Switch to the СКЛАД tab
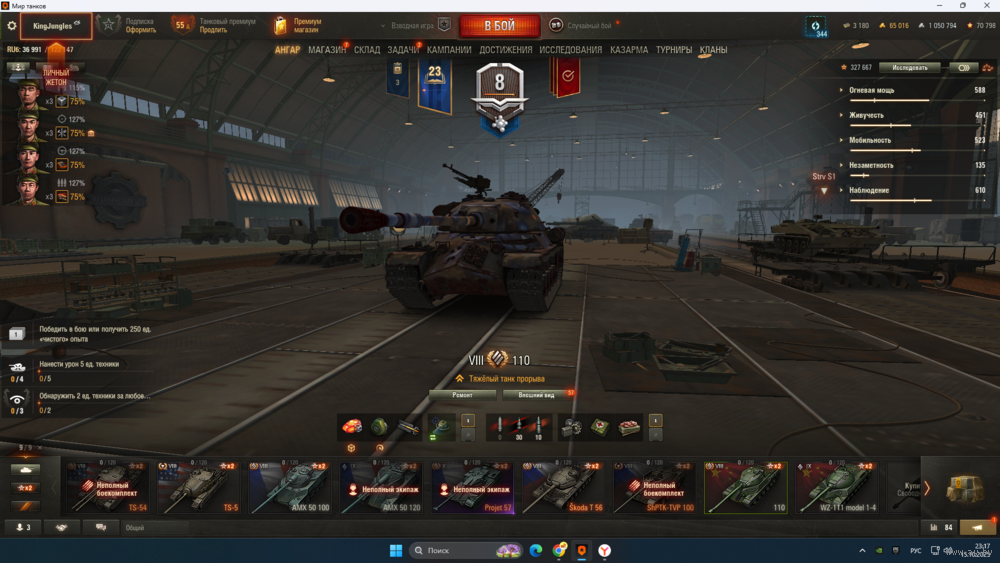The image size is (1000, 563). coord(367,50)
